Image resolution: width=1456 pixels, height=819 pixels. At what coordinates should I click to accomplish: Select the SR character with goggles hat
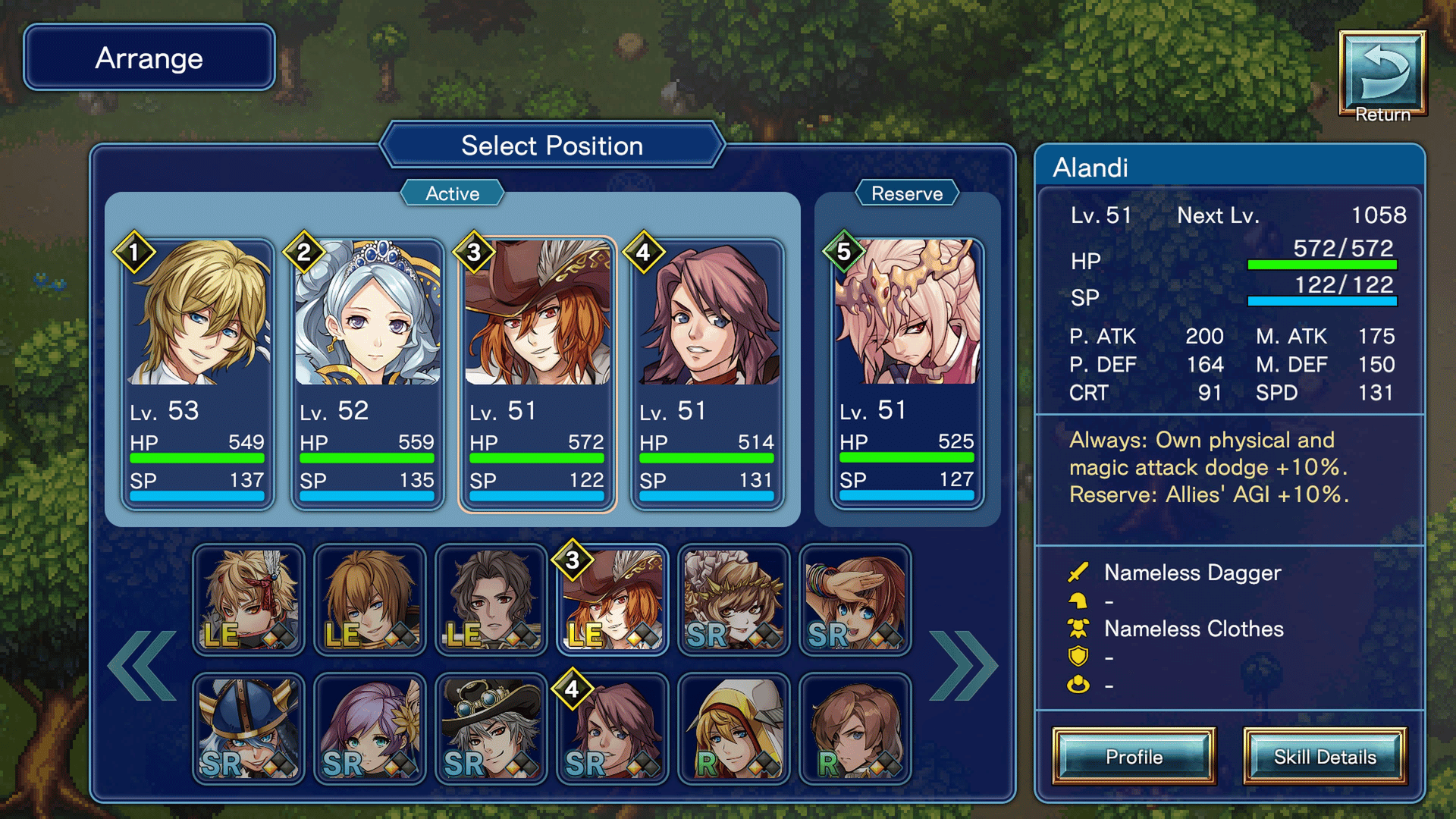pyautogui.click(x=491, y=729)
